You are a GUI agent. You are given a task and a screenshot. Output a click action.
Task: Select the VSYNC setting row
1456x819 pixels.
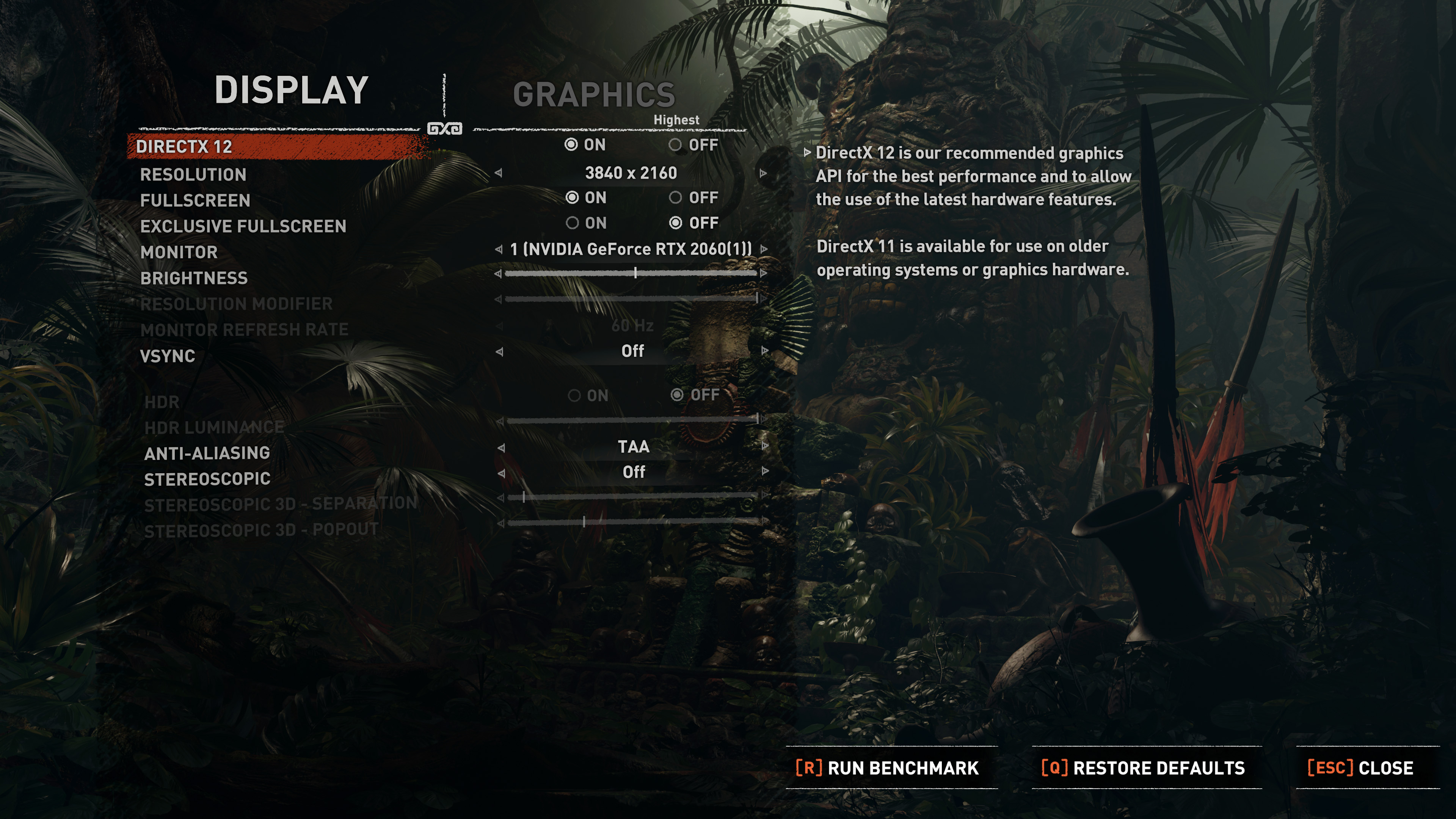(168, 357)
